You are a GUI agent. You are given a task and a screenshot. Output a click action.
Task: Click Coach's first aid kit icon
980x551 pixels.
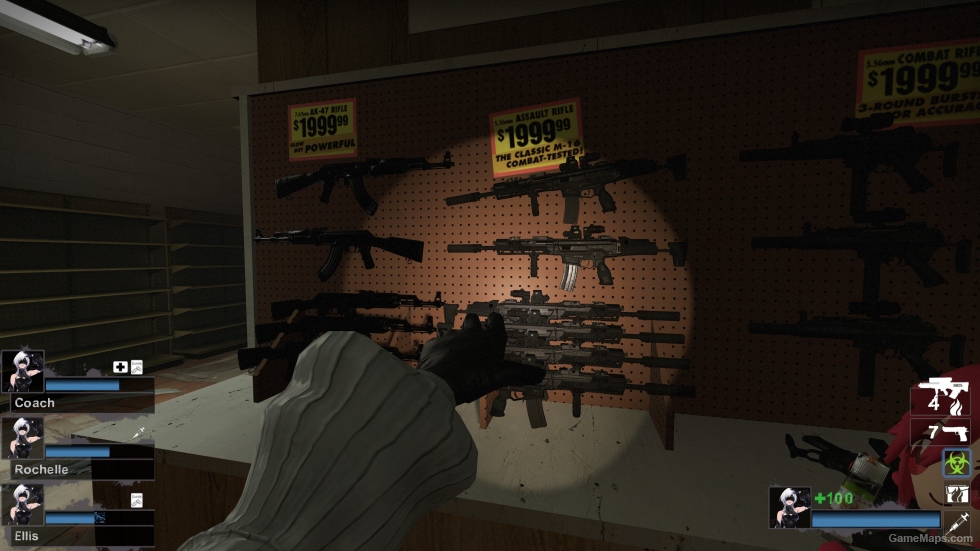[120, 367]
